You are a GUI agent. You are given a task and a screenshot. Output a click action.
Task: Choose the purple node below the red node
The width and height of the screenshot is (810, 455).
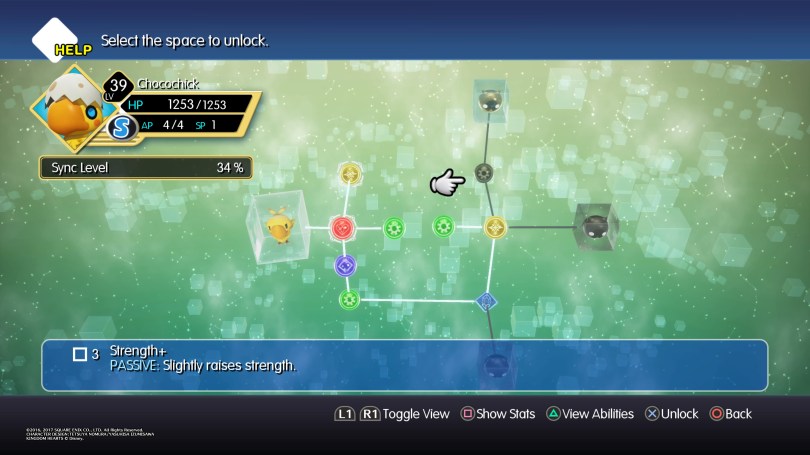(345, 266)
